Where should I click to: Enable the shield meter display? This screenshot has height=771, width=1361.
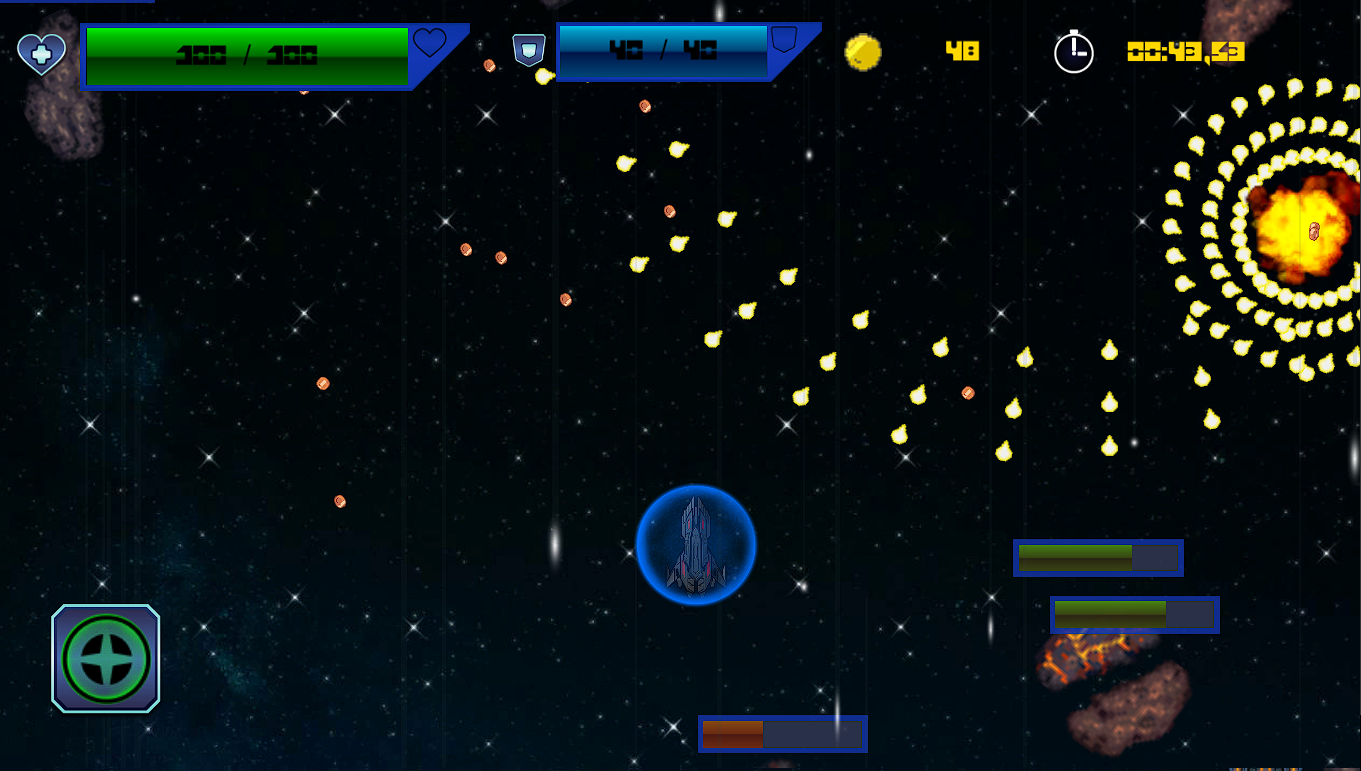pyautogui.click(x=662, y=51)
